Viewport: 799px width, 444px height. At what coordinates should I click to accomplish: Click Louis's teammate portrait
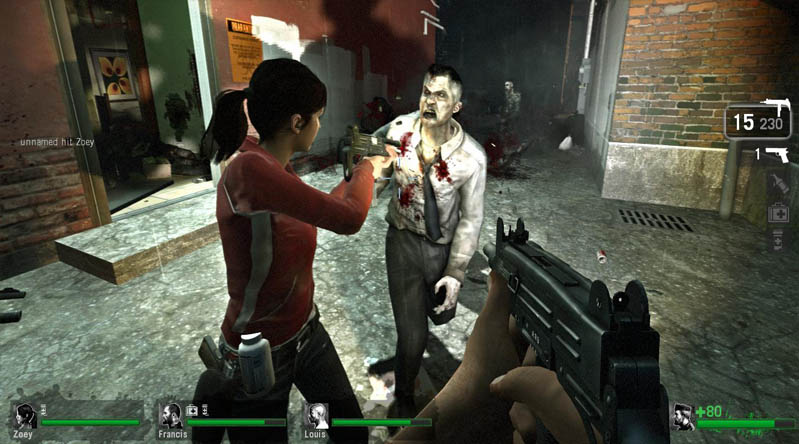[x=317, y=415]
